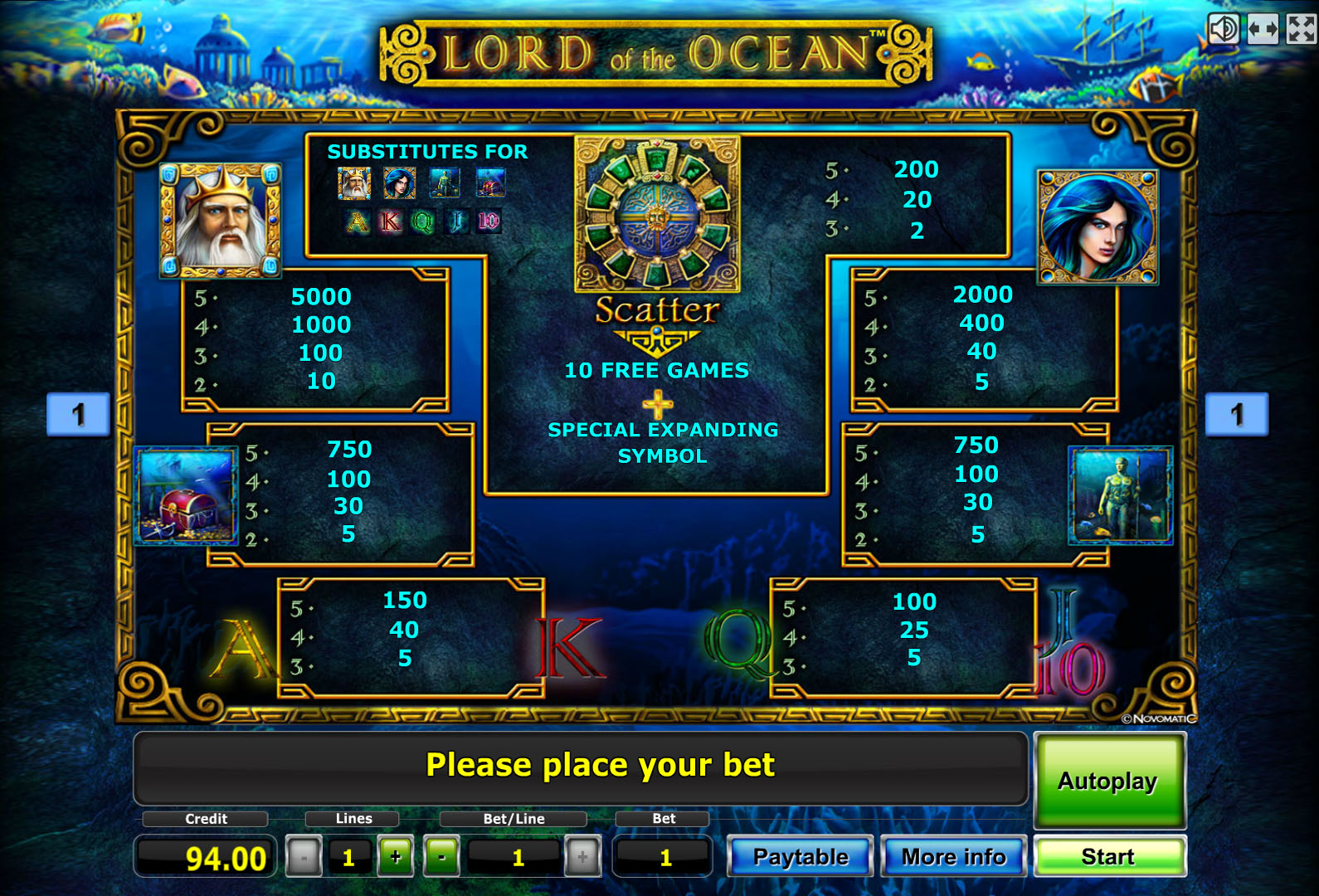Image resolution: width=1319 pixels, height=896 pixels.
Task: Increase the number of Lines
Action: tap(396, 857)
